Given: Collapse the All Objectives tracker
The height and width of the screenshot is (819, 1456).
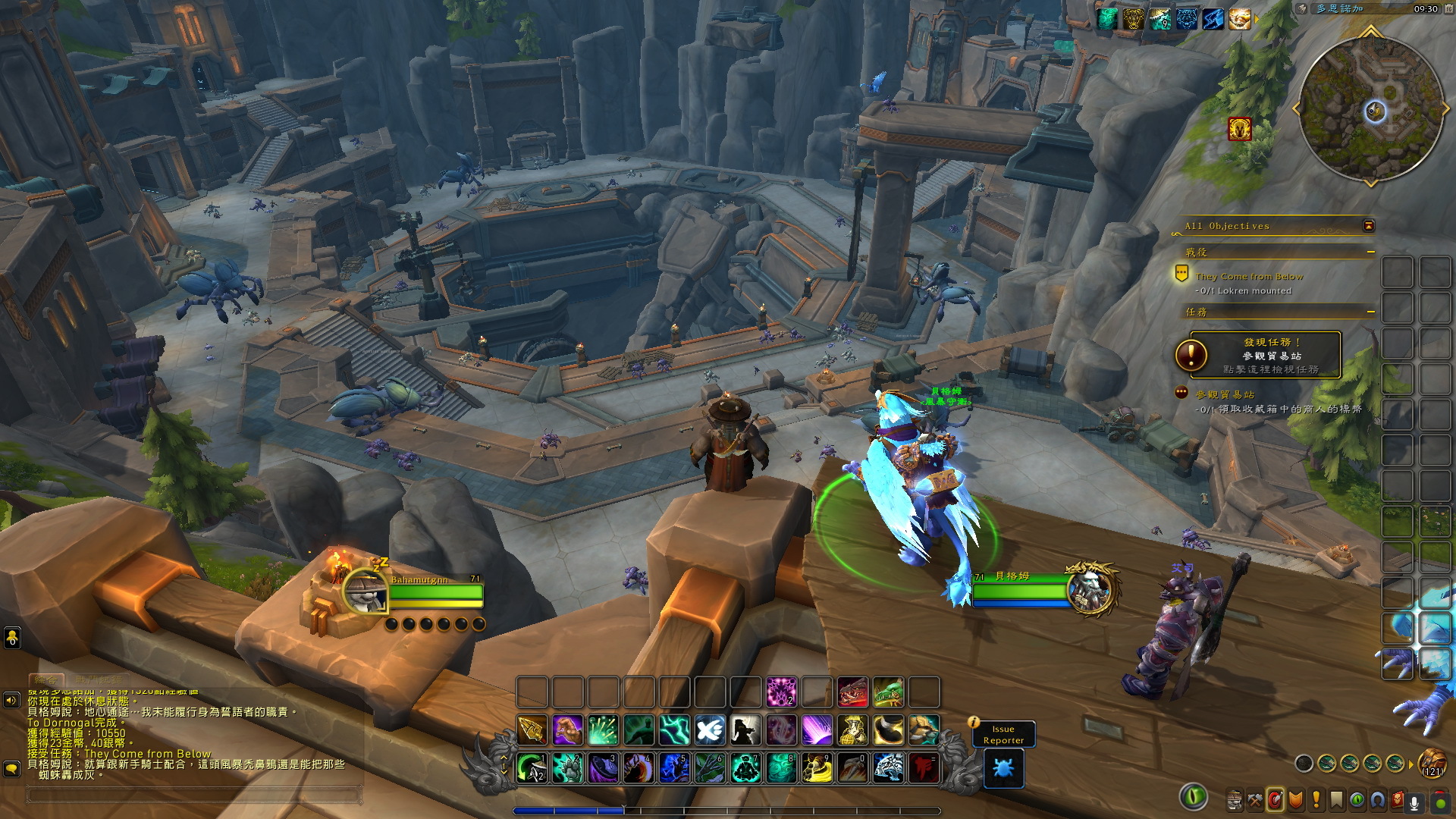Looking at the screenshot, I should pos(1369,226).
